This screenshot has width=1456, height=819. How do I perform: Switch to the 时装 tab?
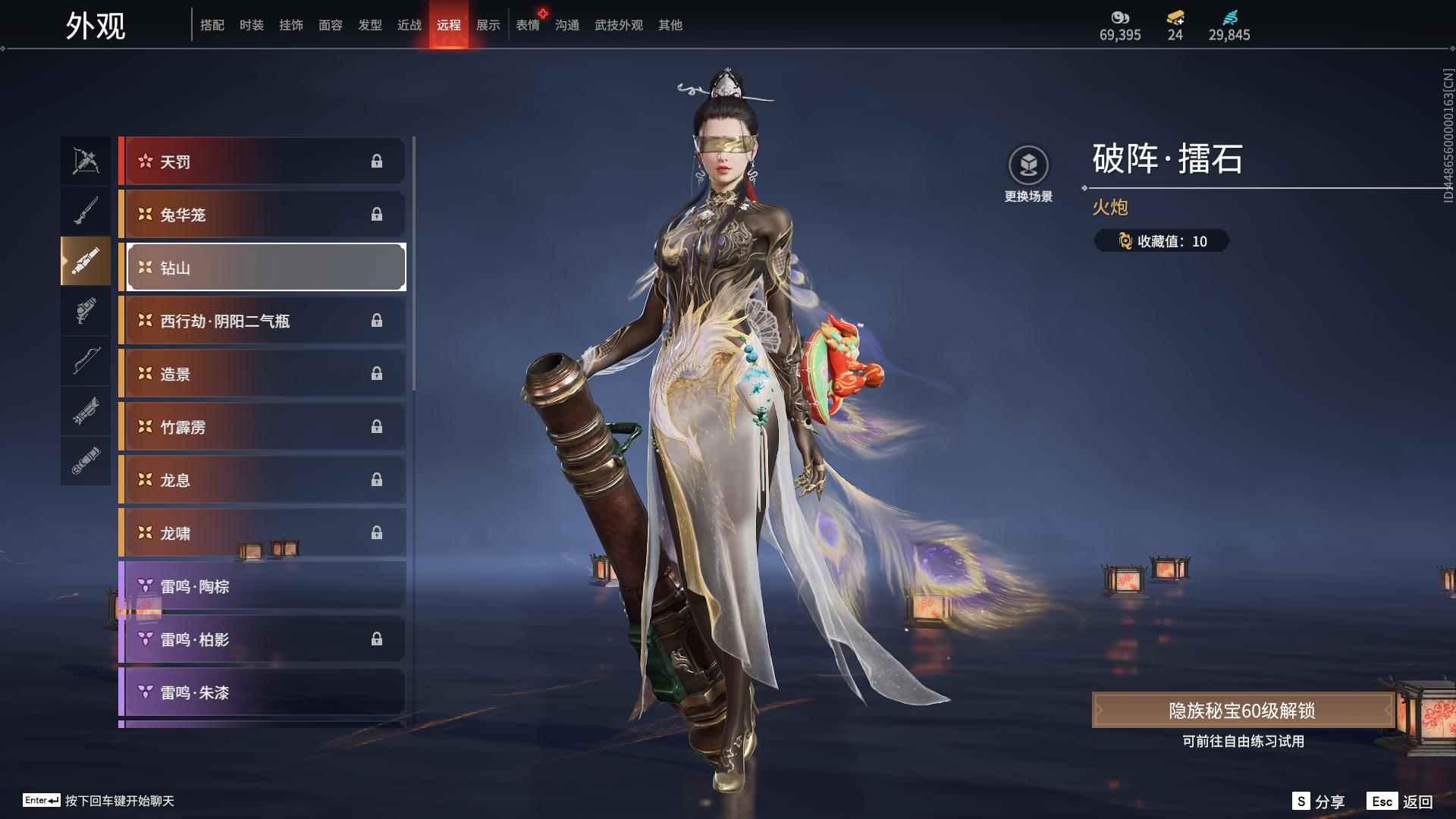coord(250,24)
